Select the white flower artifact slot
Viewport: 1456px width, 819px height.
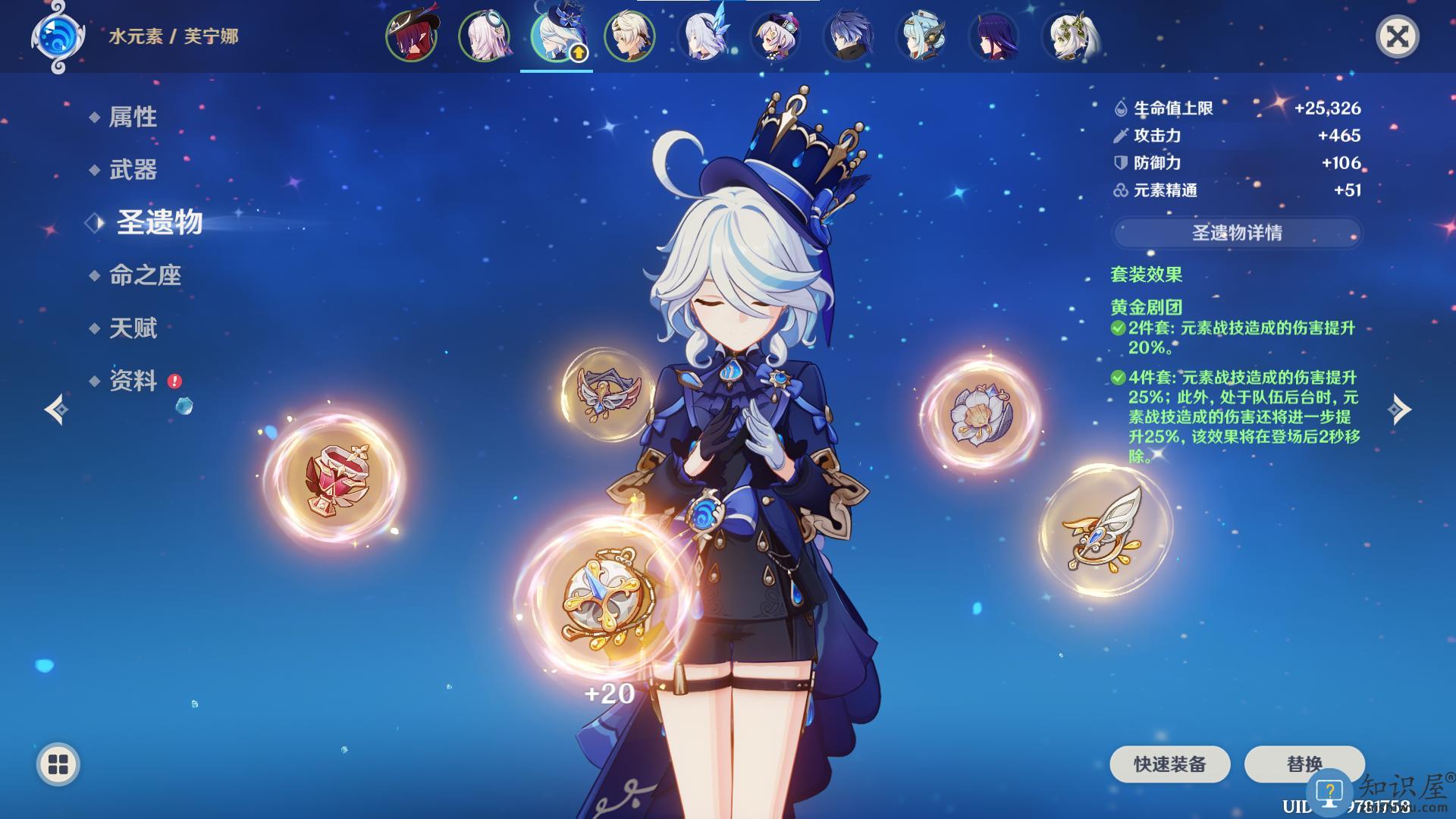click(x=980, y=415)
